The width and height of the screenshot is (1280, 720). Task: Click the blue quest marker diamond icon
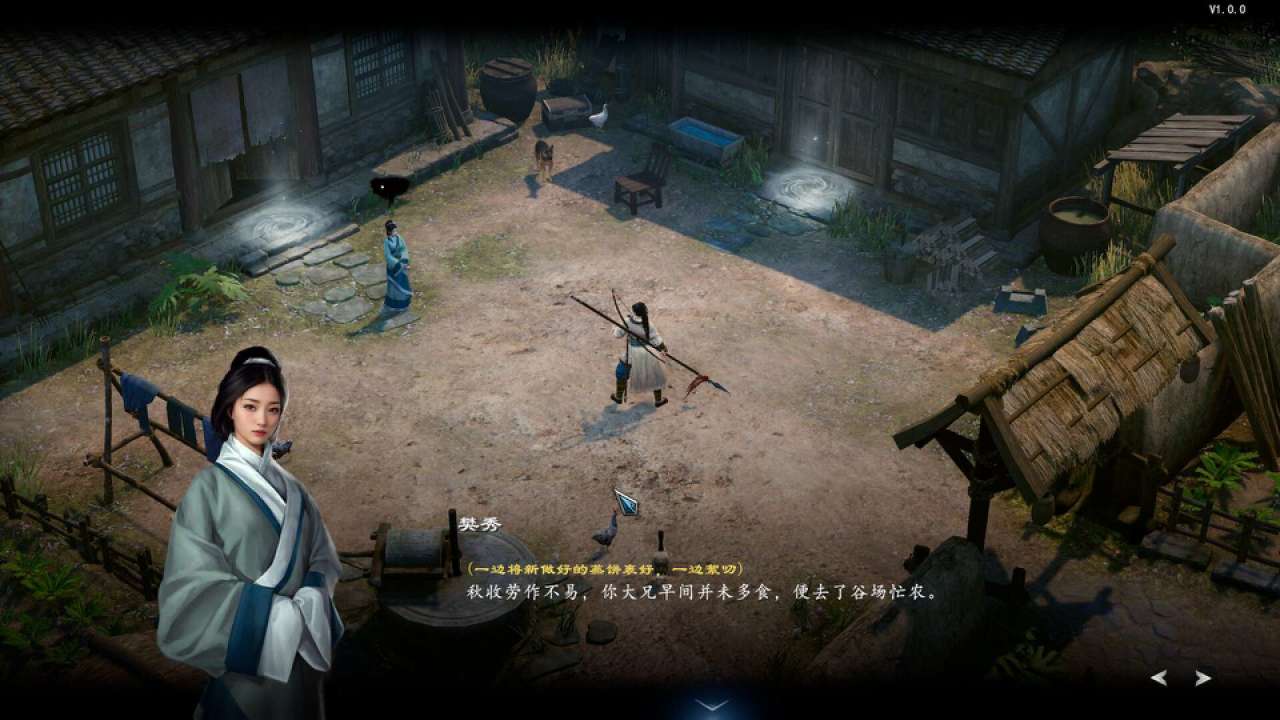pyautogui.click(x=625, y=507)
